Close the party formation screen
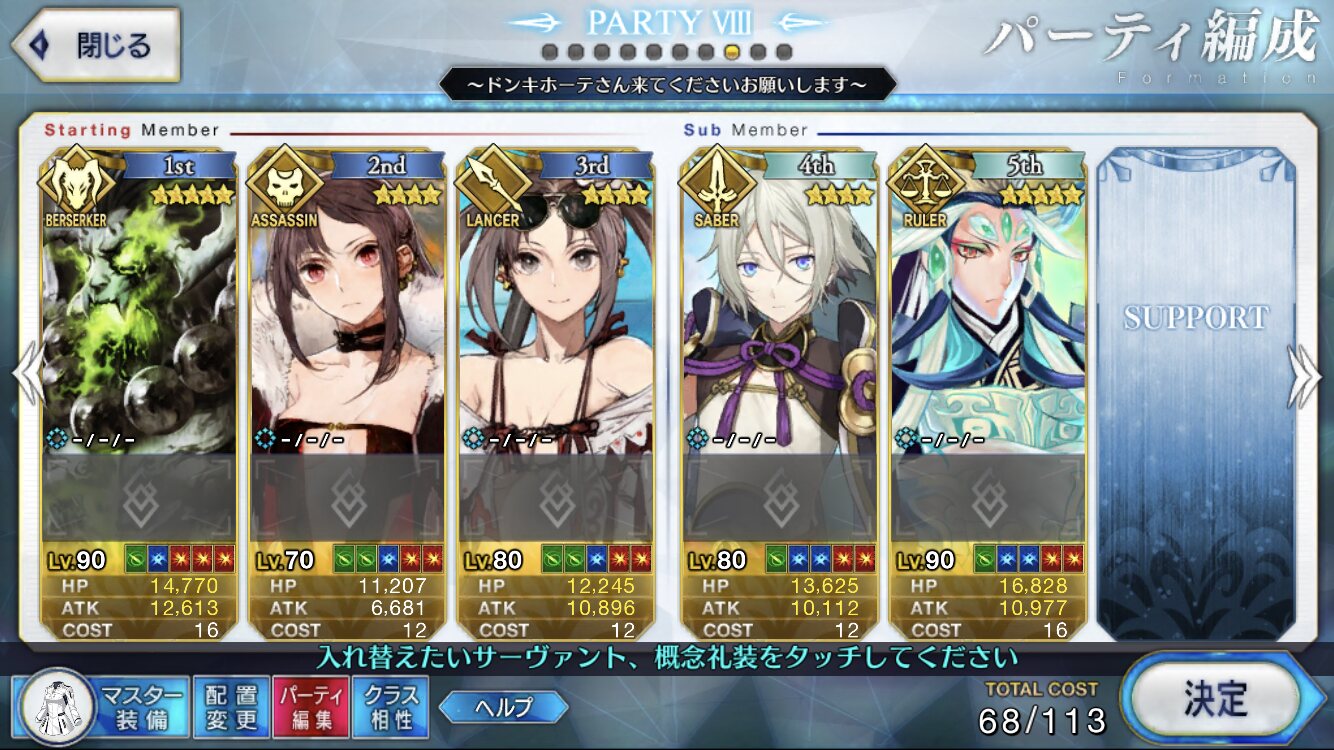The height and width of the screenshot is (750, 1334). point(95,45)
